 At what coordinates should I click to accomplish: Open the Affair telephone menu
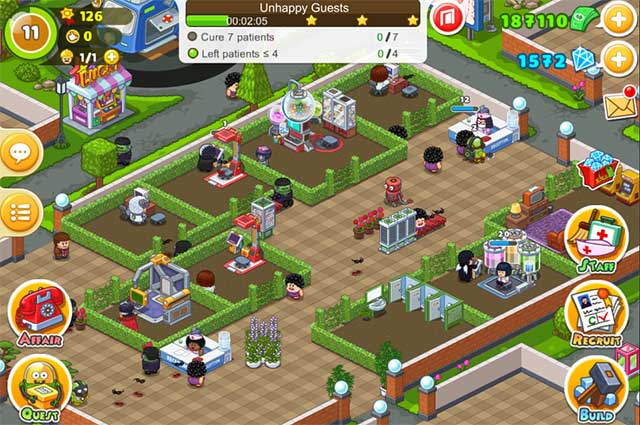pos(39,310)
